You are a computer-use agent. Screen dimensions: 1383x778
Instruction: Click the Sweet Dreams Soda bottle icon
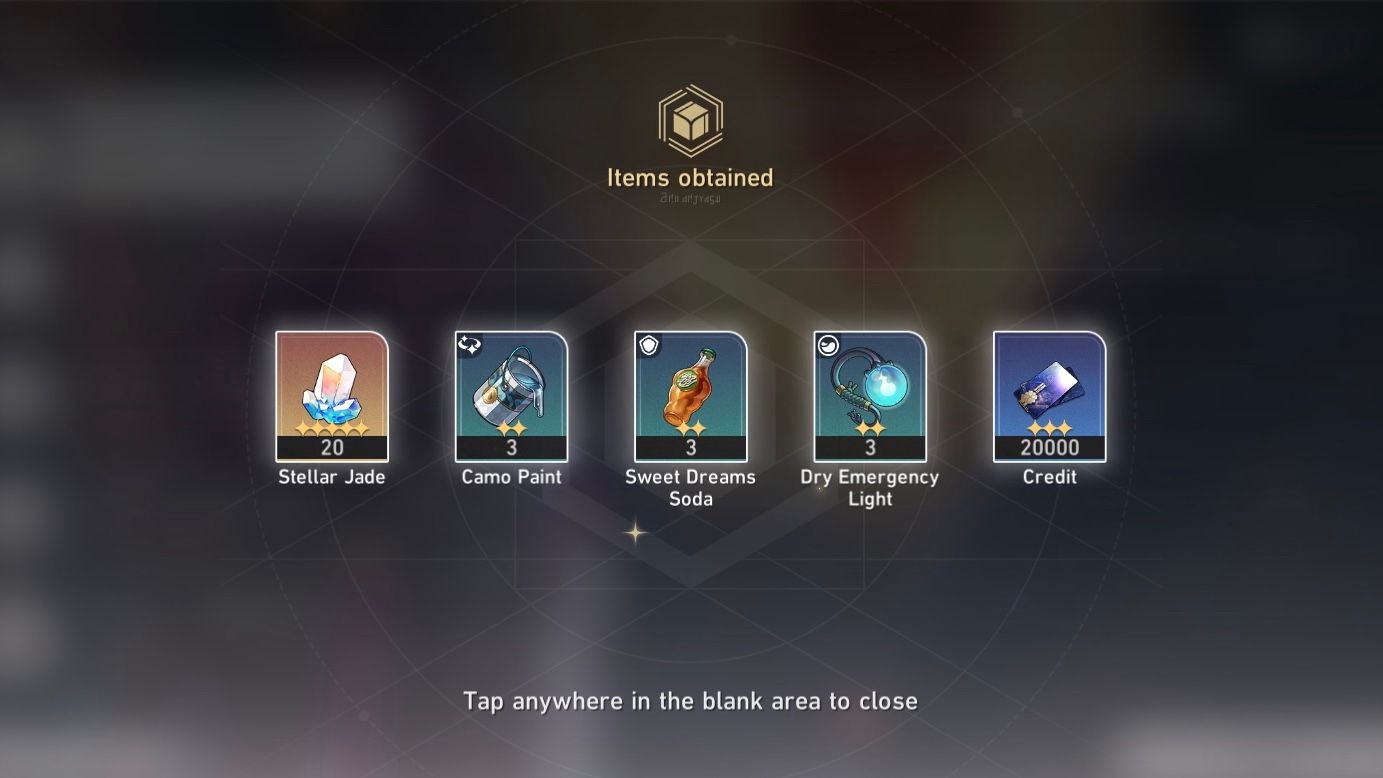click(x=690, y=390)
